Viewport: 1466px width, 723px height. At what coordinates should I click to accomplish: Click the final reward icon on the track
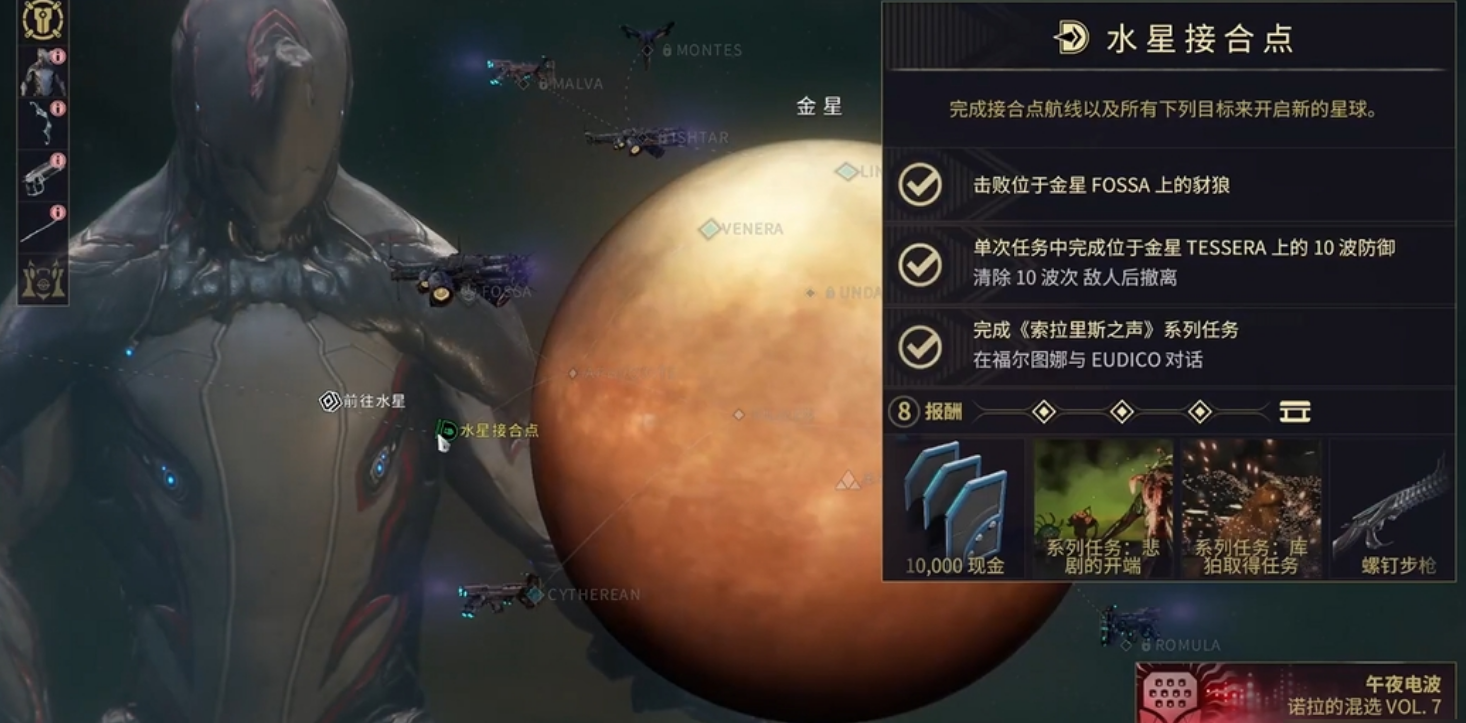[1295, 411]
